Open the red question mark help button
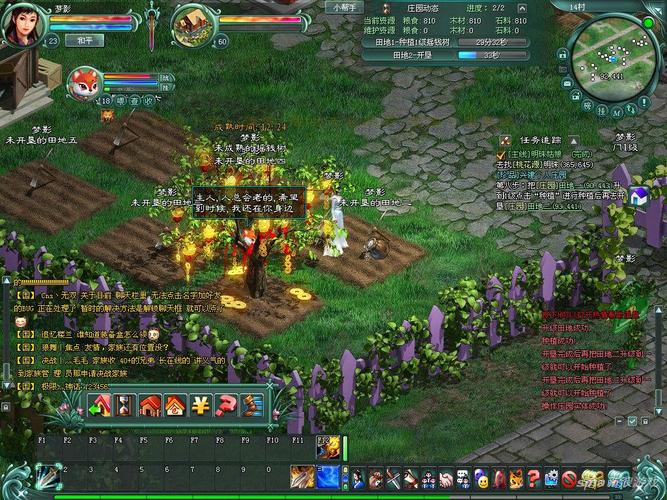 pos(226,405)
